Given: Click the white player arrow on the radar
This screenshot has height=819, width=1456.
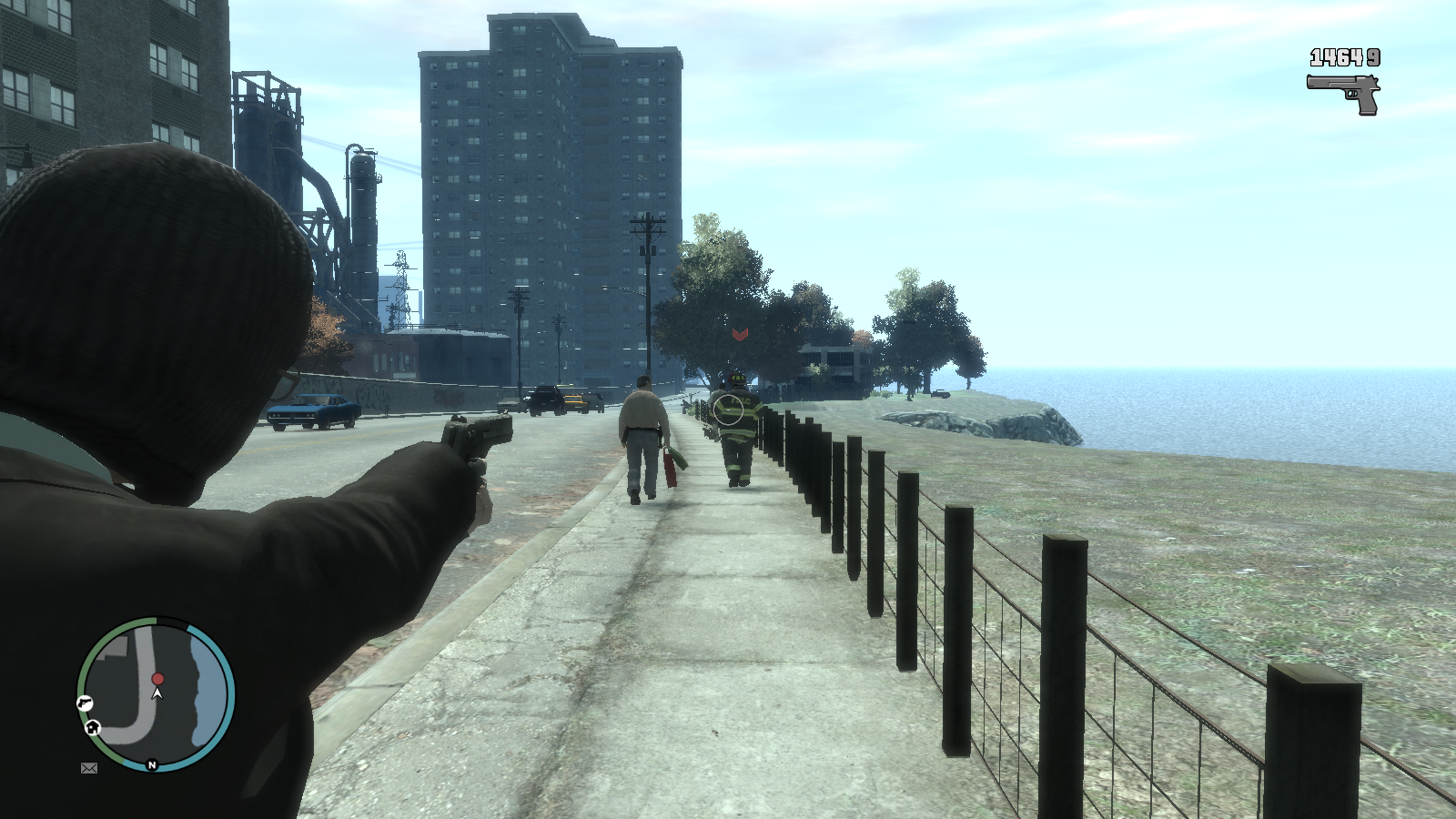Looking at the screenshot, I should 157,693.
